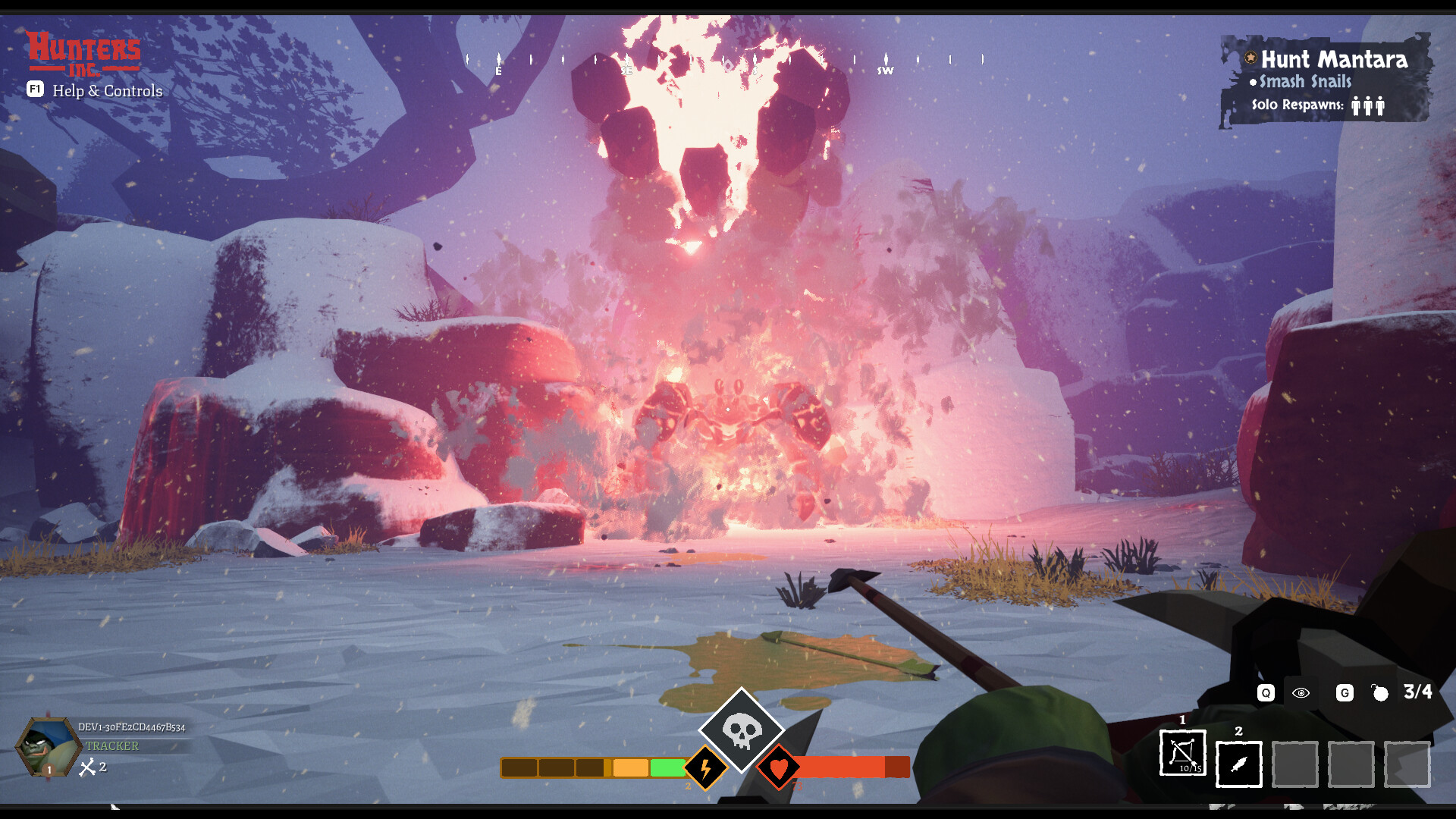
Task: Click the crossed bones kill counter icon
Action: coord(88,767)
